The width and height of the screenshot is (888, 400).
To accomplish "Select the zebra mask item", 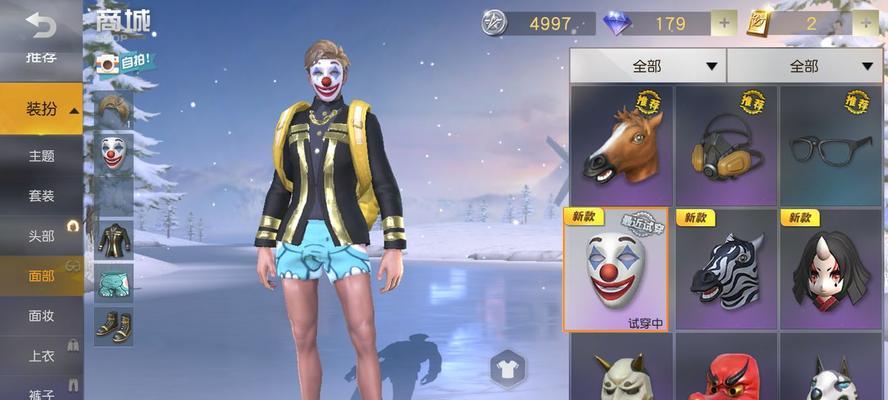I will pyautogui.click(x=725, y=268).
